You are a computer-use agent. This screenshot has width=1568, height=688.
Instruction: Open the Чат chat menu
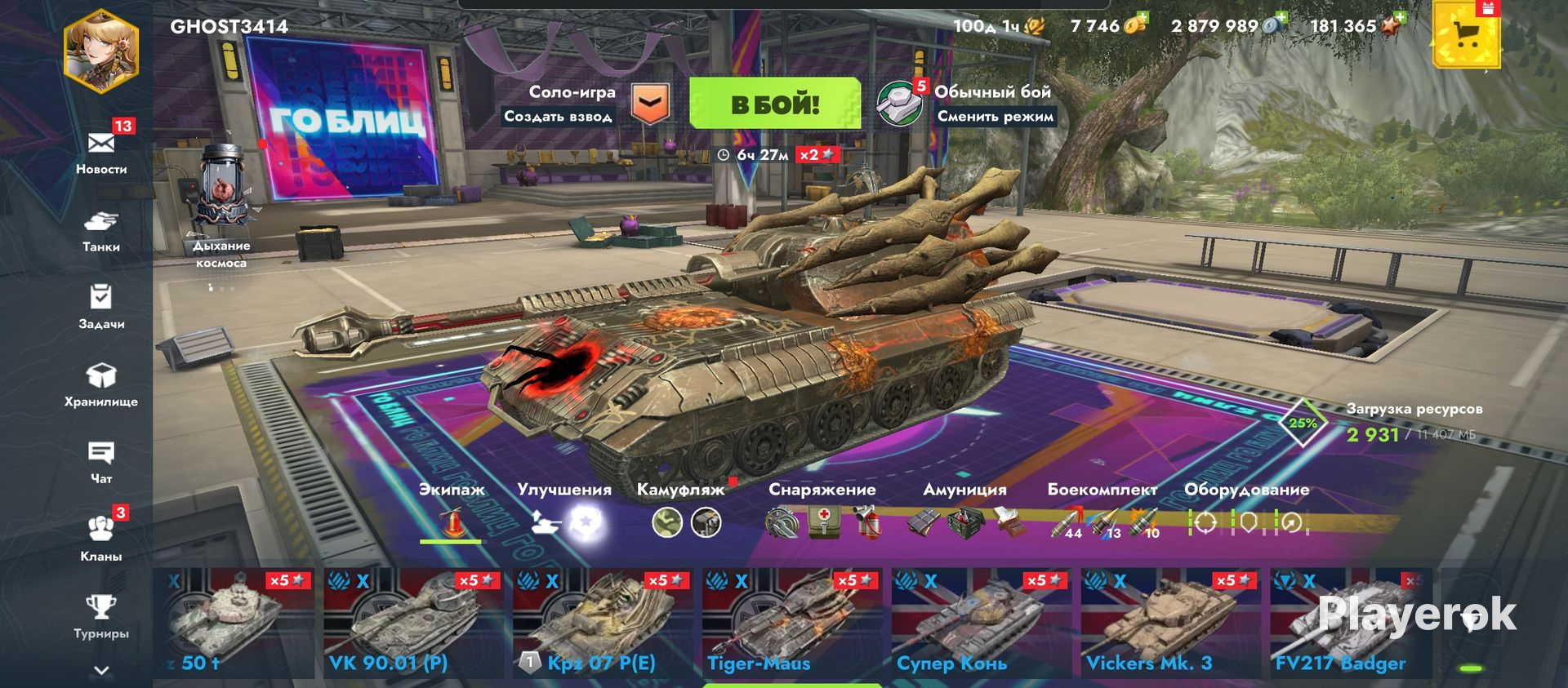pos(101,462)
